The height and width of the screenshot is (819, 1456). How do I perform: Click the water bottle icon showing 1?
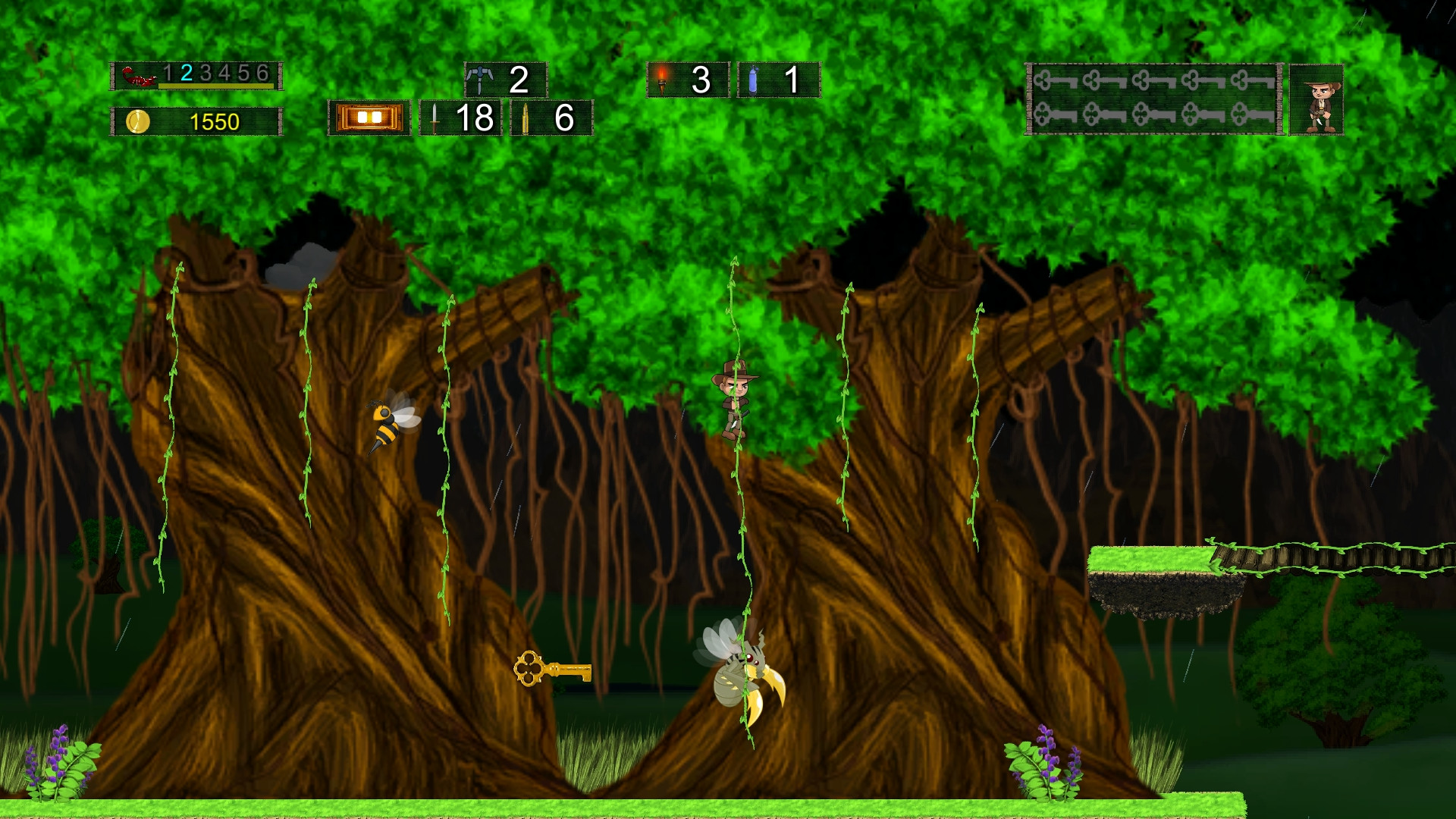[752, 79]
